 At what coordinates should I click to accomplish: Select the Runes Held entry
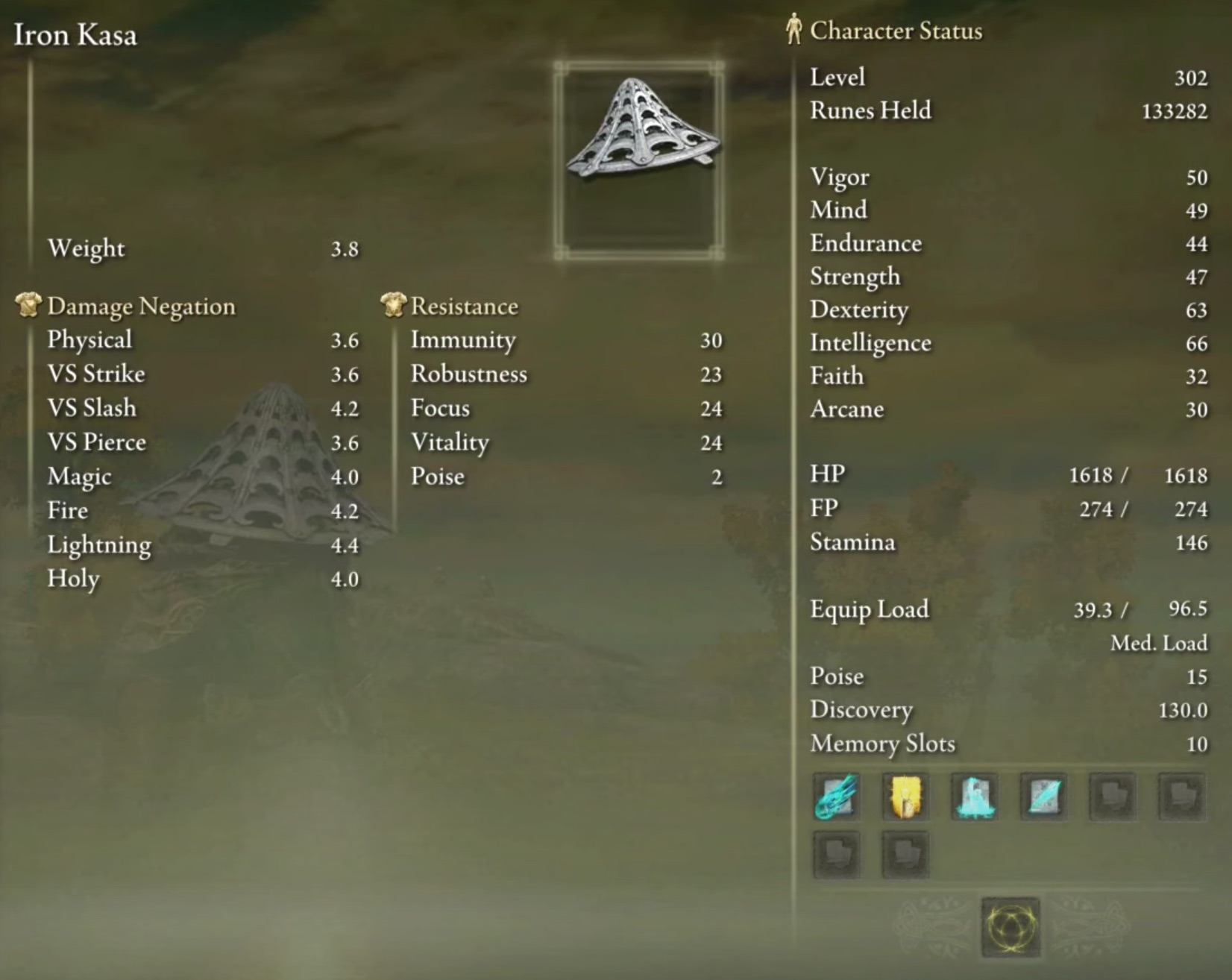click(870, 110)
